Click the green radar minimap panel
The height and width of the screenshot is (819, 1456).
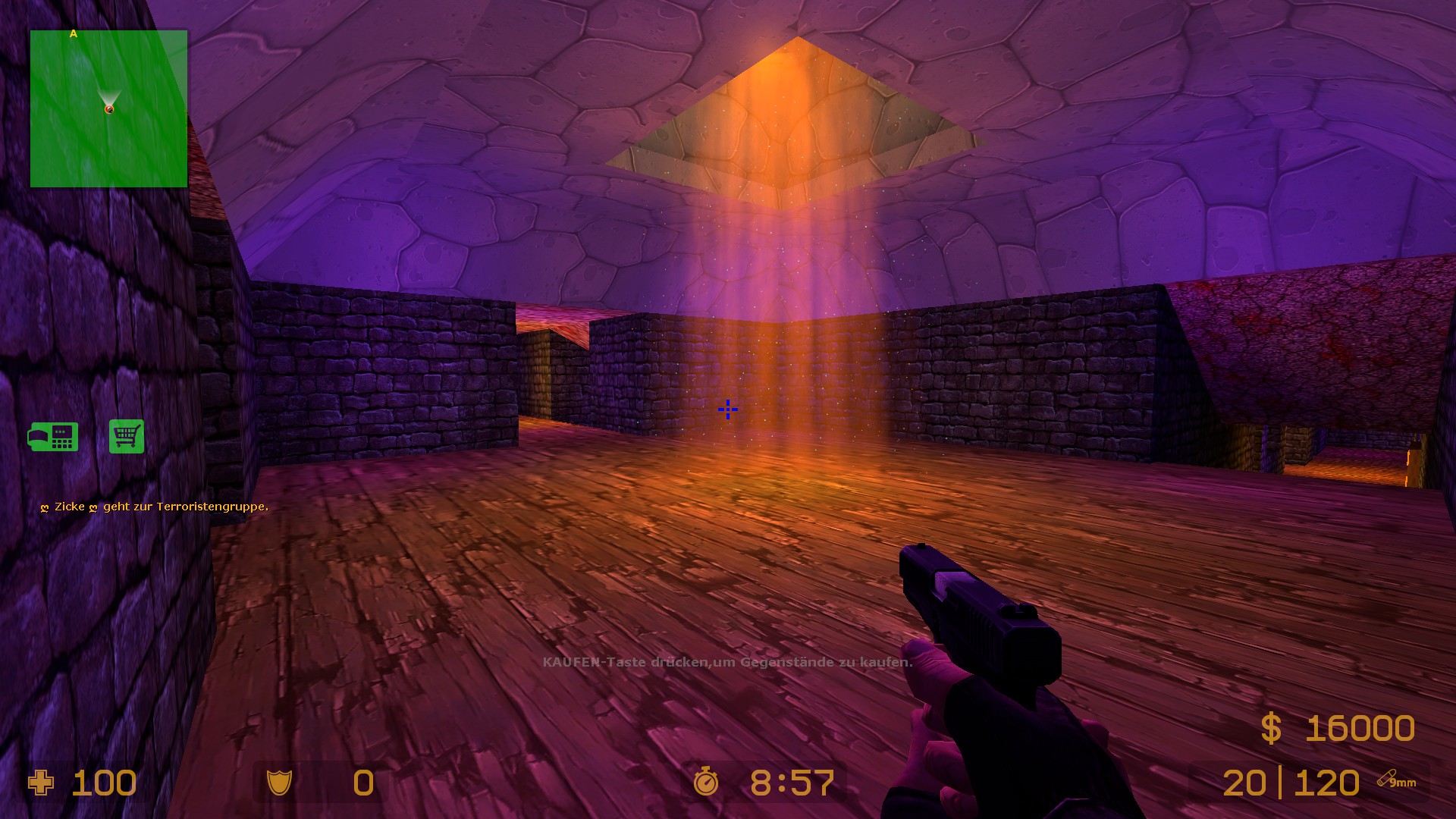point(108,108)
